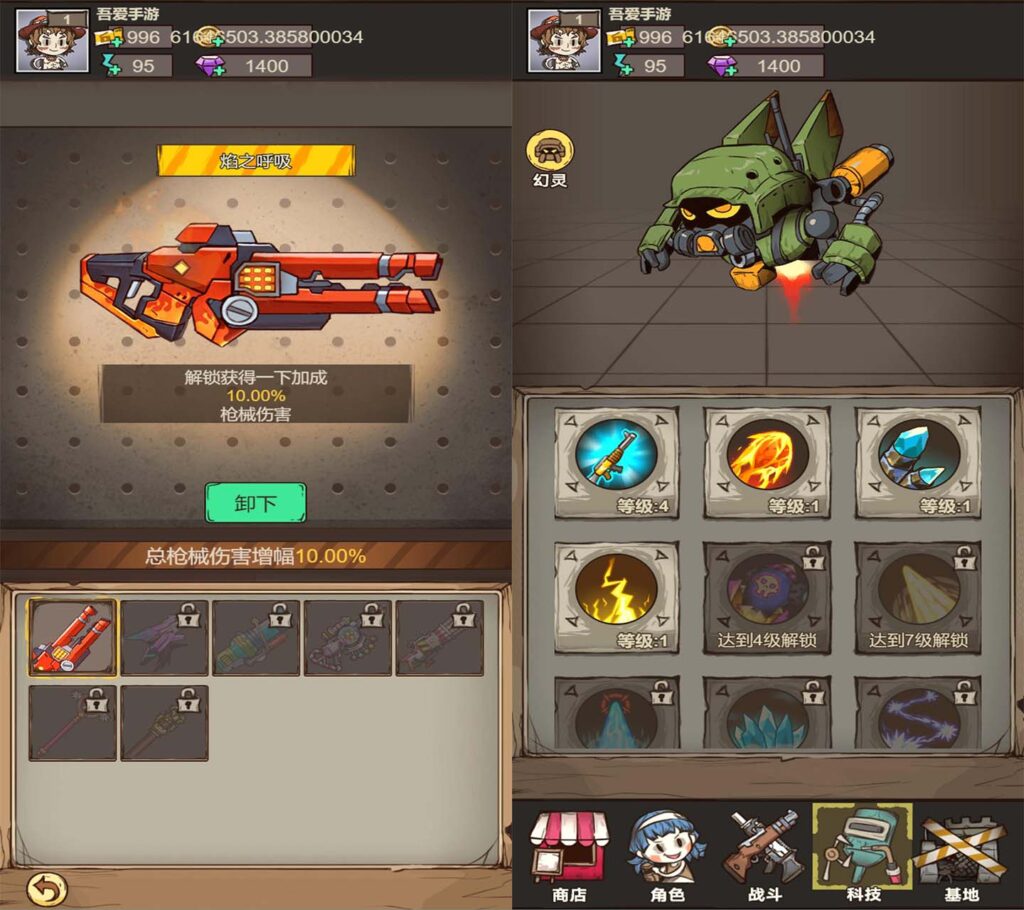The width and height of the screenshot is (1024, 910).
Task: Open the locked 基地 base tab
Action: tap(962, 856)
